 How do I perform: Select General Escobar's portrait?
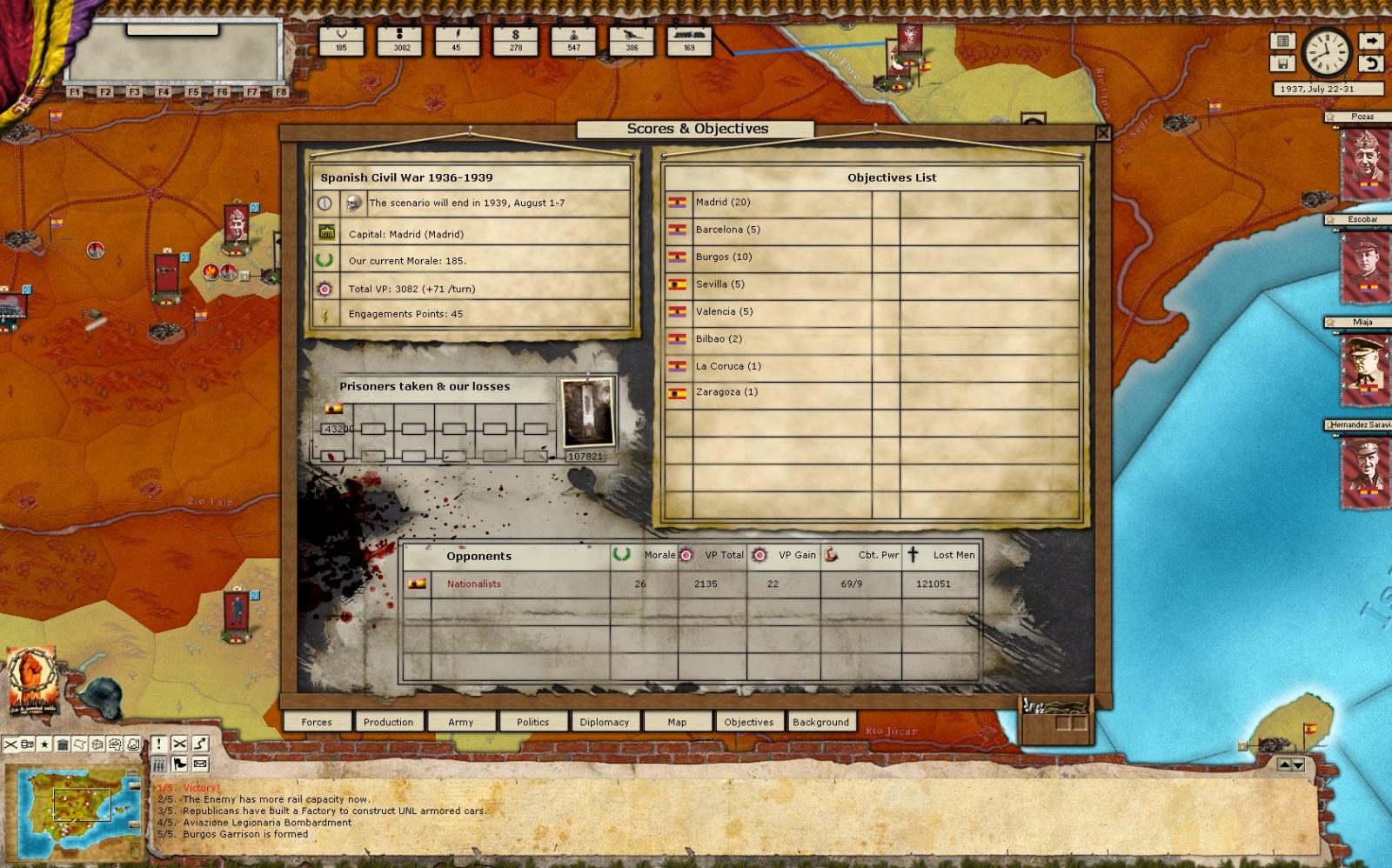[1362, 264]
